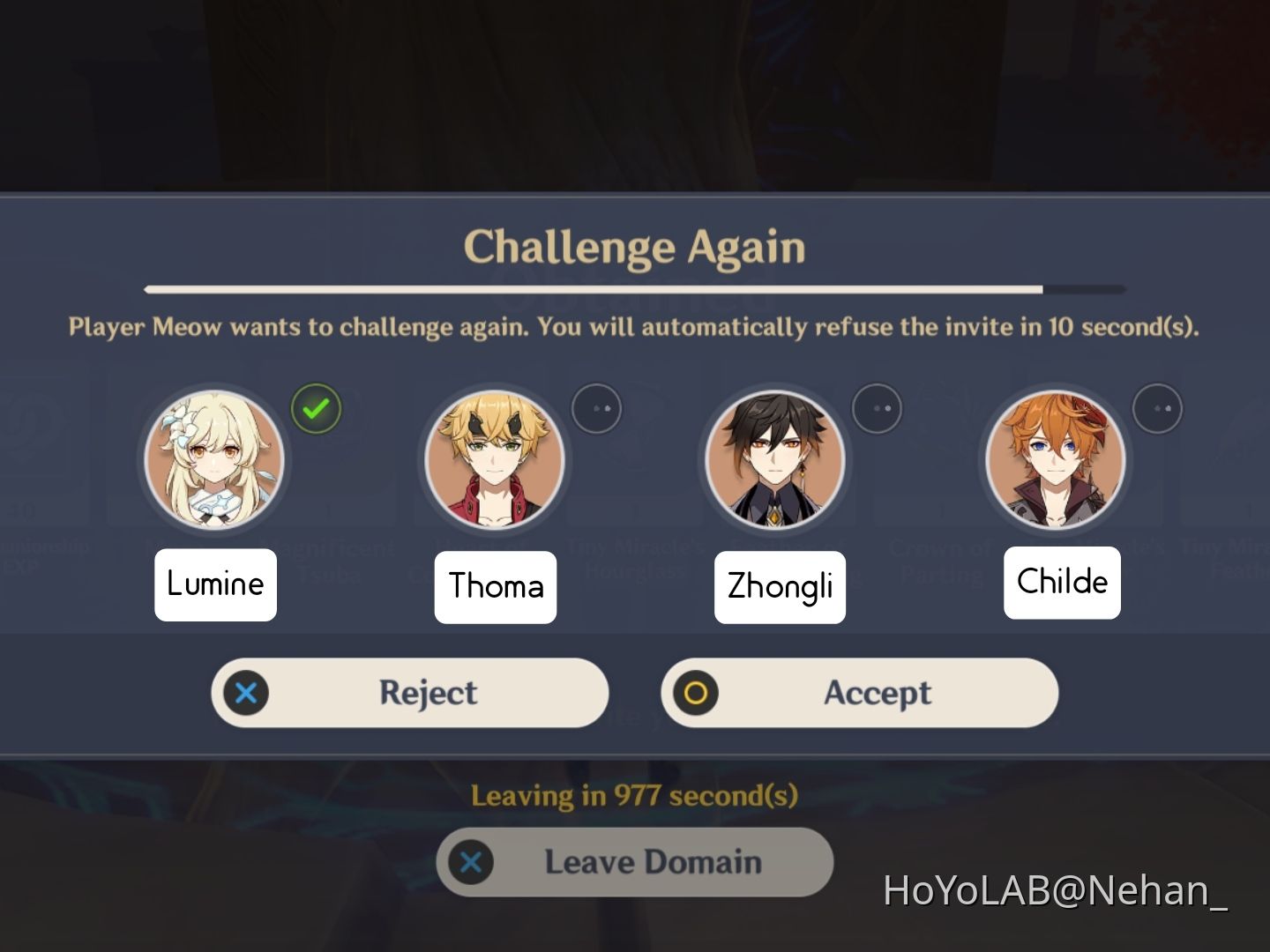Click Childe's pending status circle

coord(1160,408)
